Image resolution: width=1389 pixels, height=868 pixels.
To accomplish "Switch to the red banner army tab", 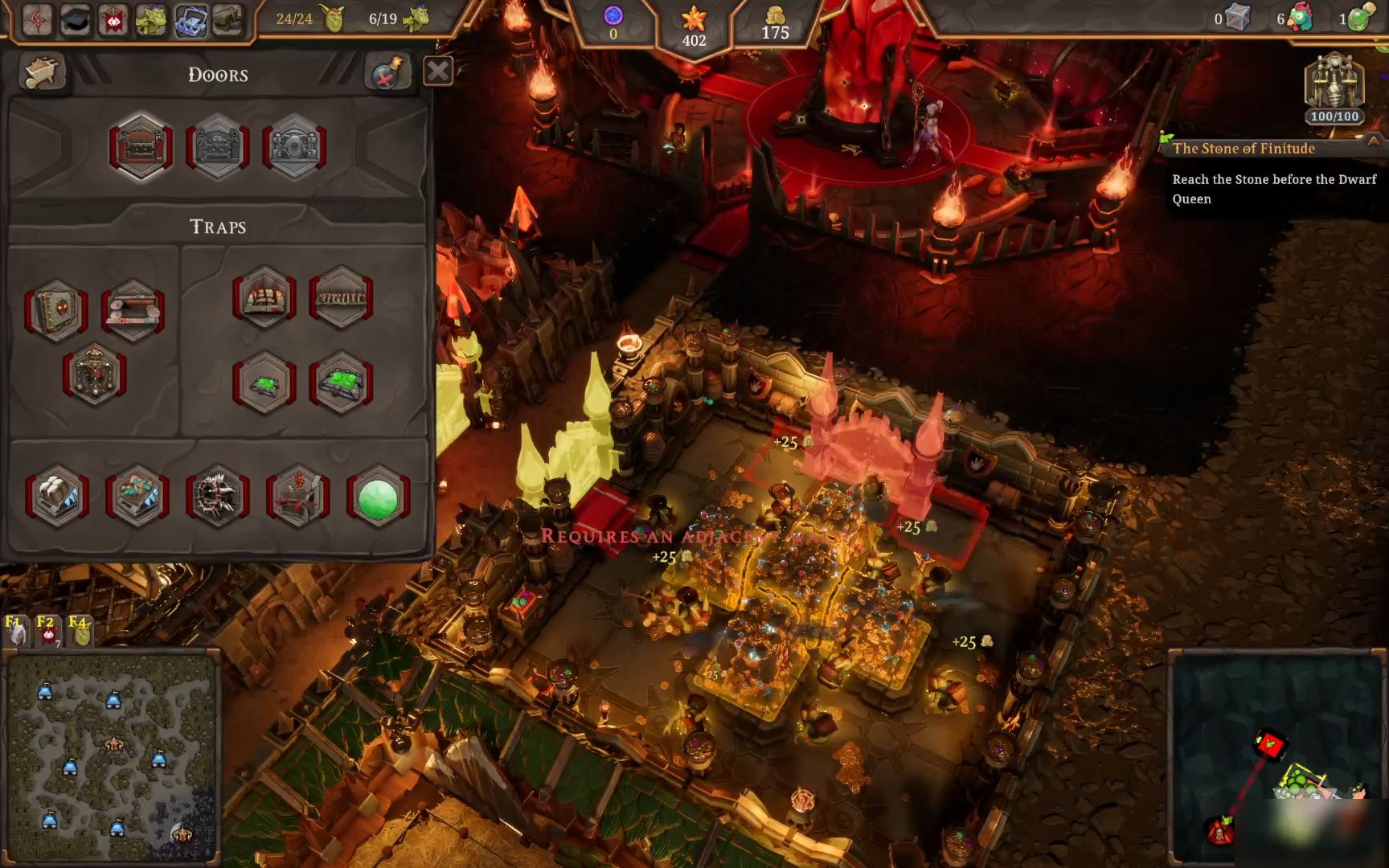I will coord(113,19).
